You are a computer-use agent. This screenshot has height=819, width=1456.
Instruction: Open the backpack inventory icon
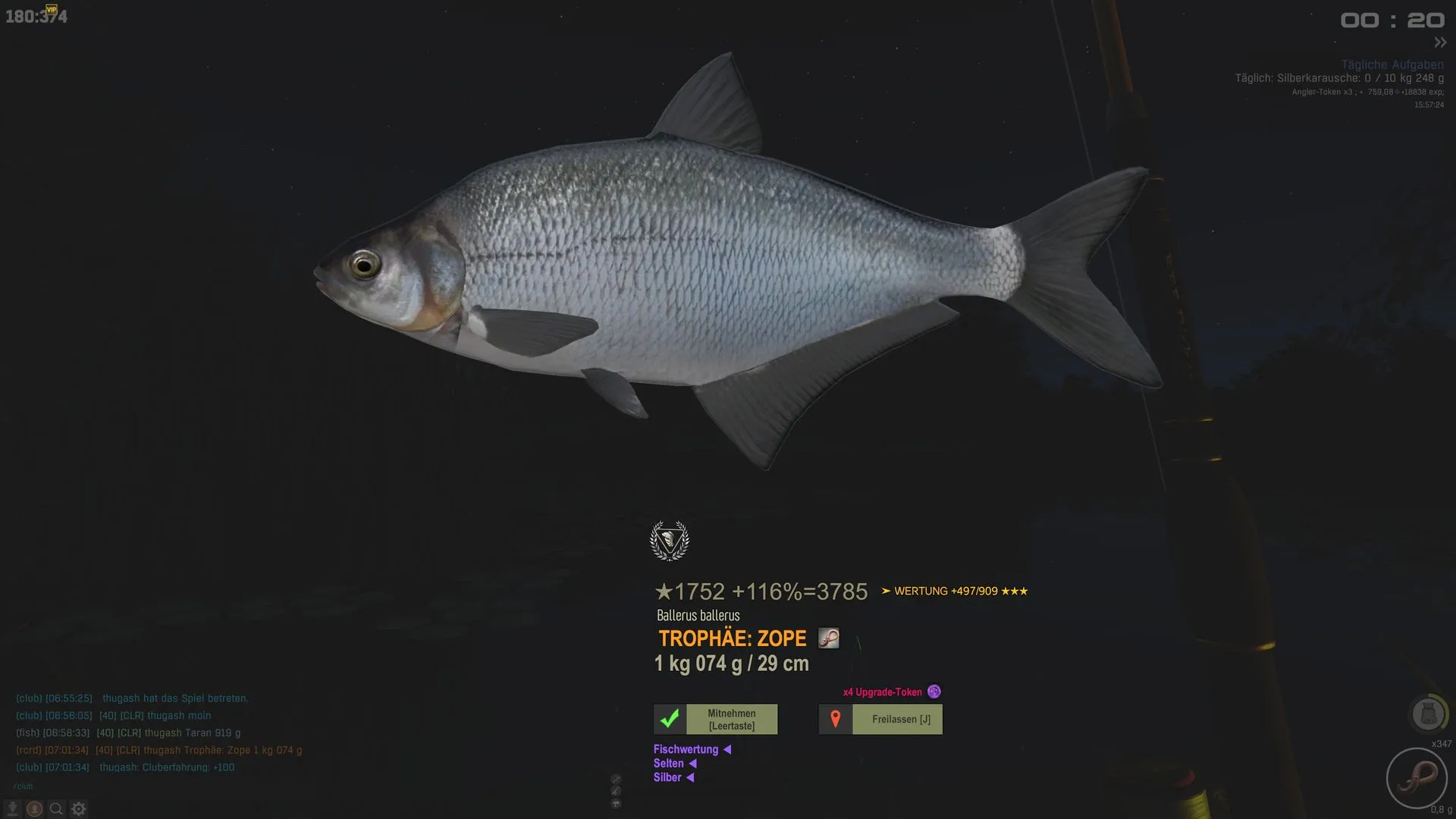tap(1427, 714)
